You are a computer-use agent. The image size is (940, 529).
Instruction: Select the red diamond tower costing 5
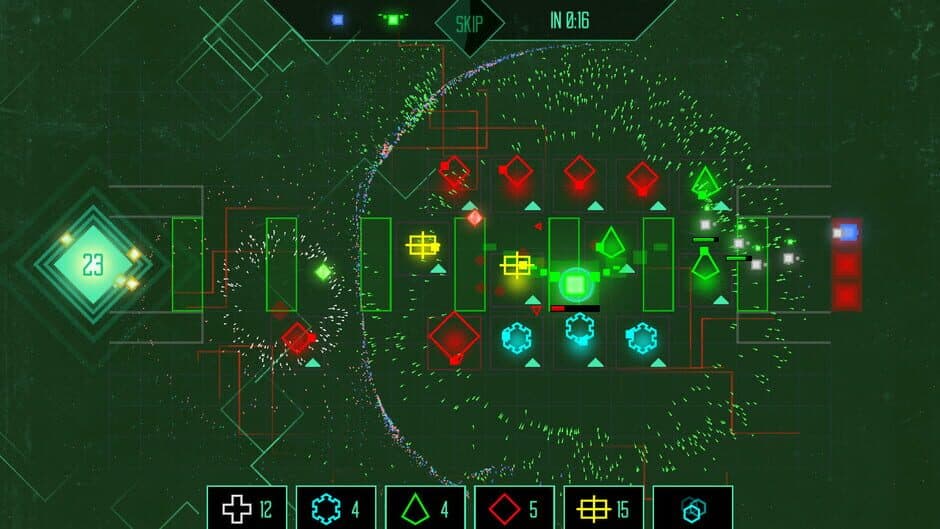[x=514, y=509]
